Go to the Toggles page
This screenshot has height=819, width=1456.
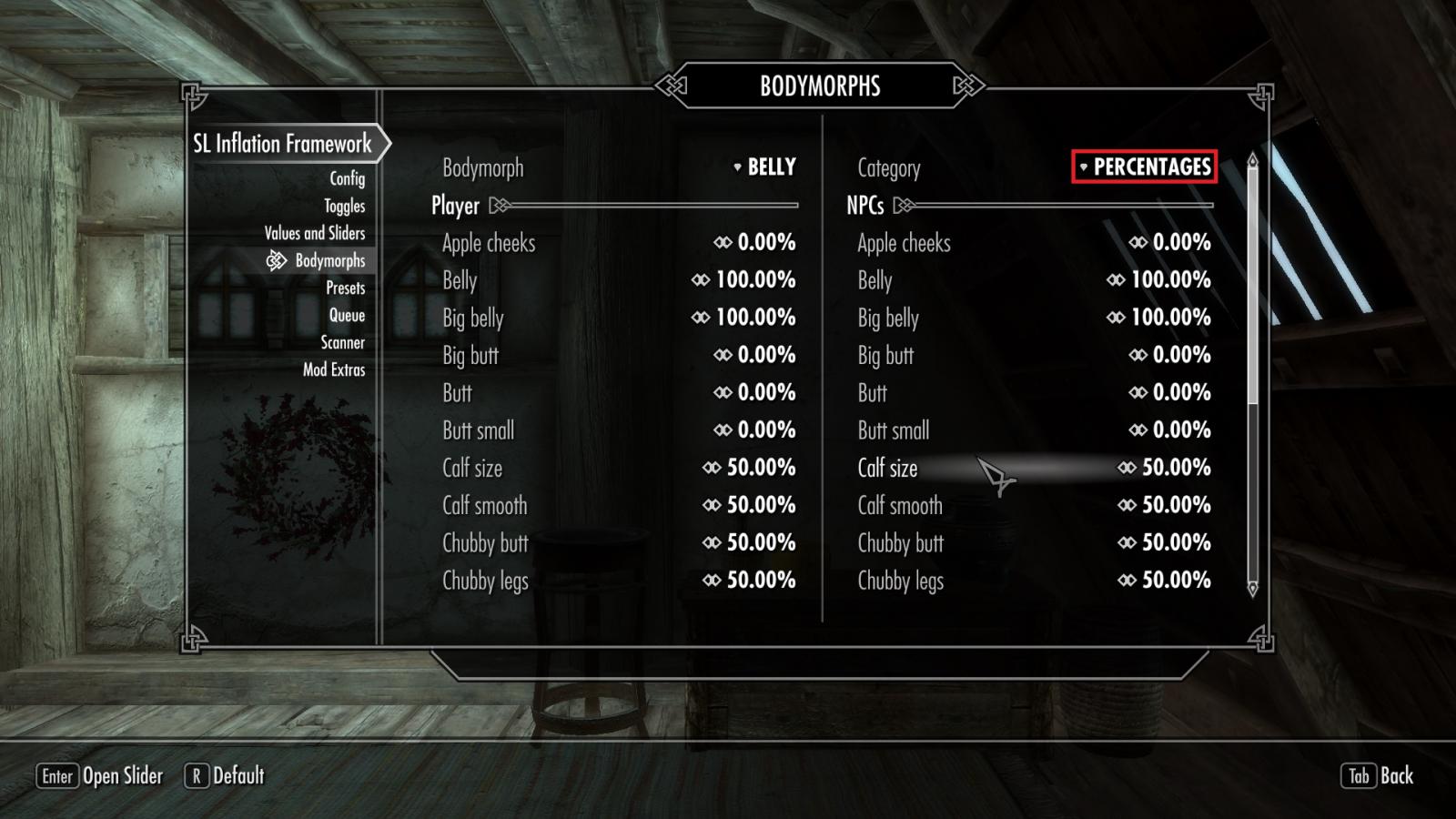344,206
